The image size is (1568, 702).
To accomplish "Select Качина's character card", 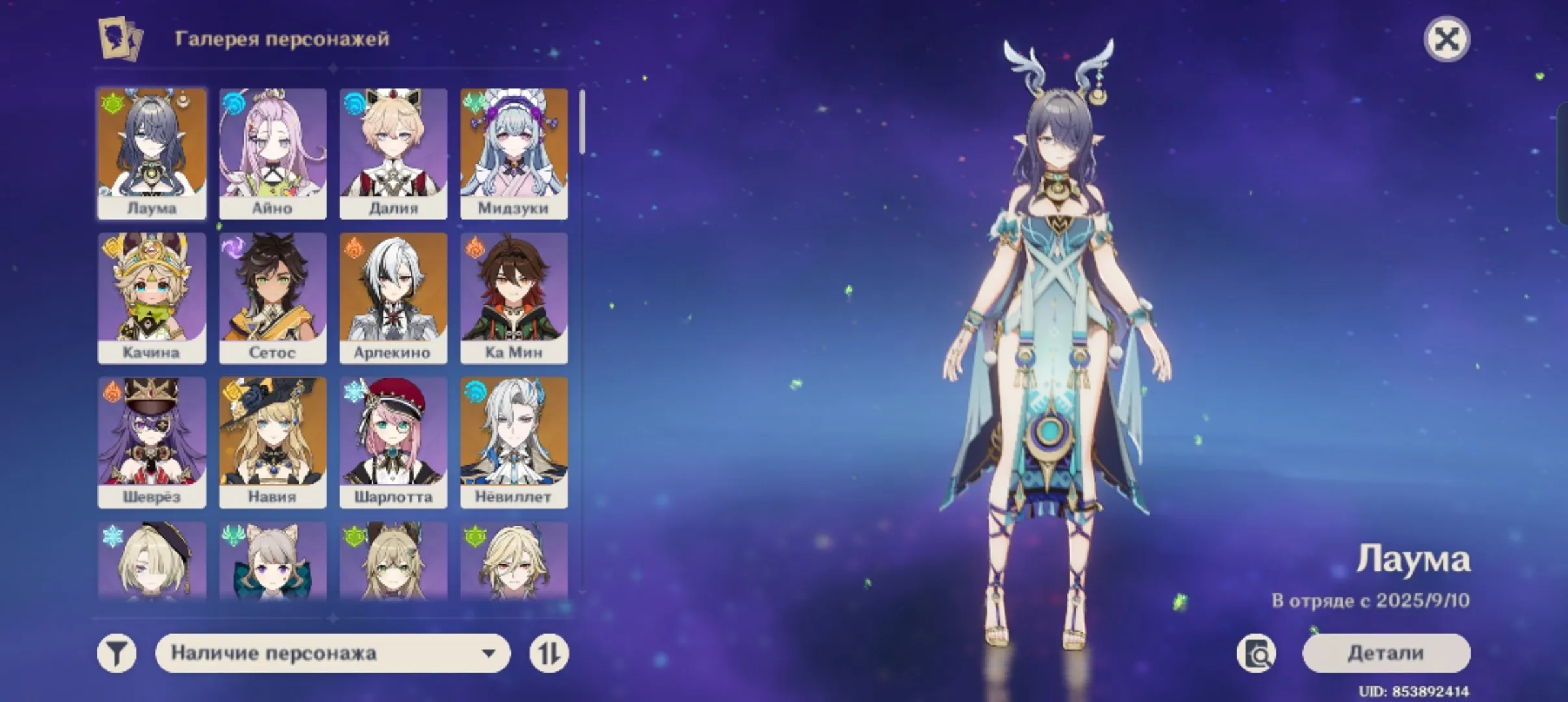I will point(151,299).
